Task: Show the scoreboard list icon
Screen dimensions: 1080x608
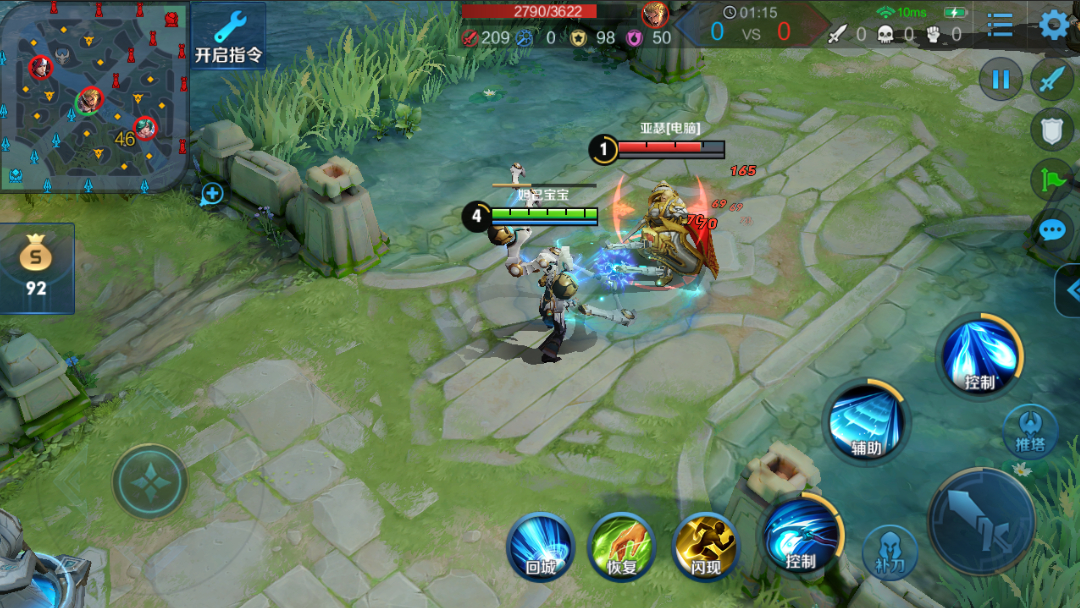Action: (1000, 24)
